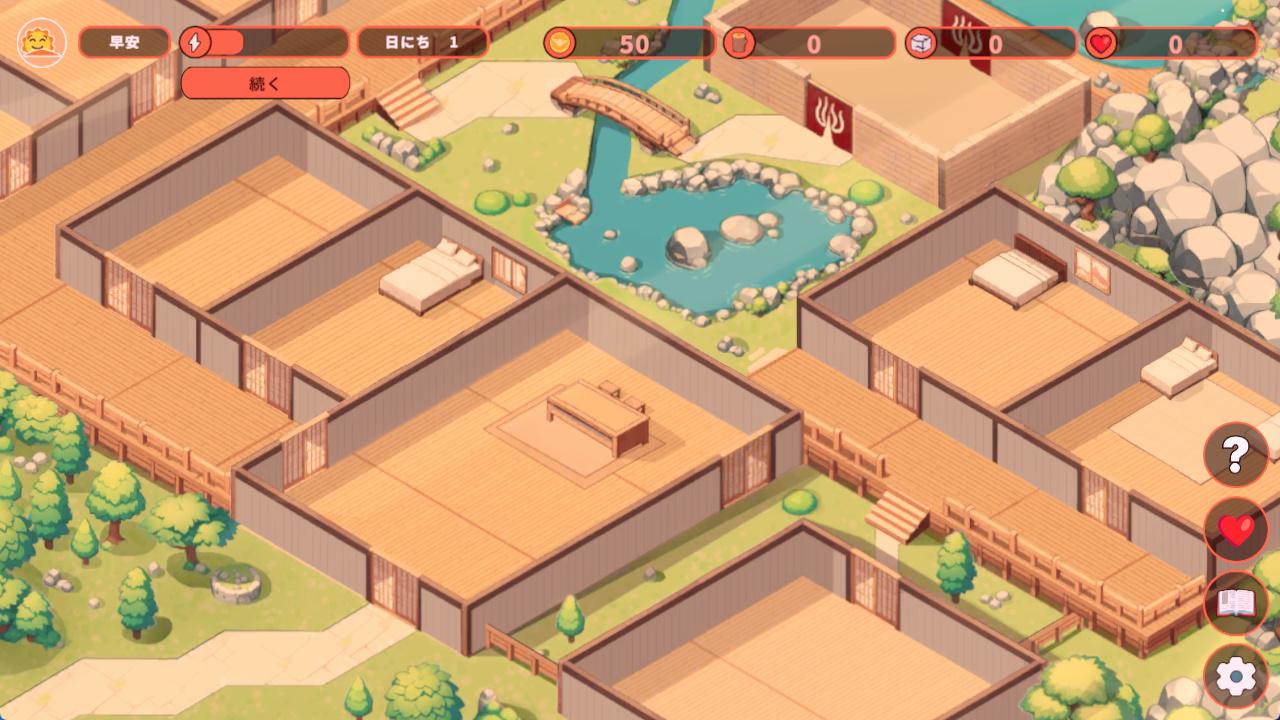Open the gear settings button
Screen dimensions: 1280x720
pos(1235,677)
